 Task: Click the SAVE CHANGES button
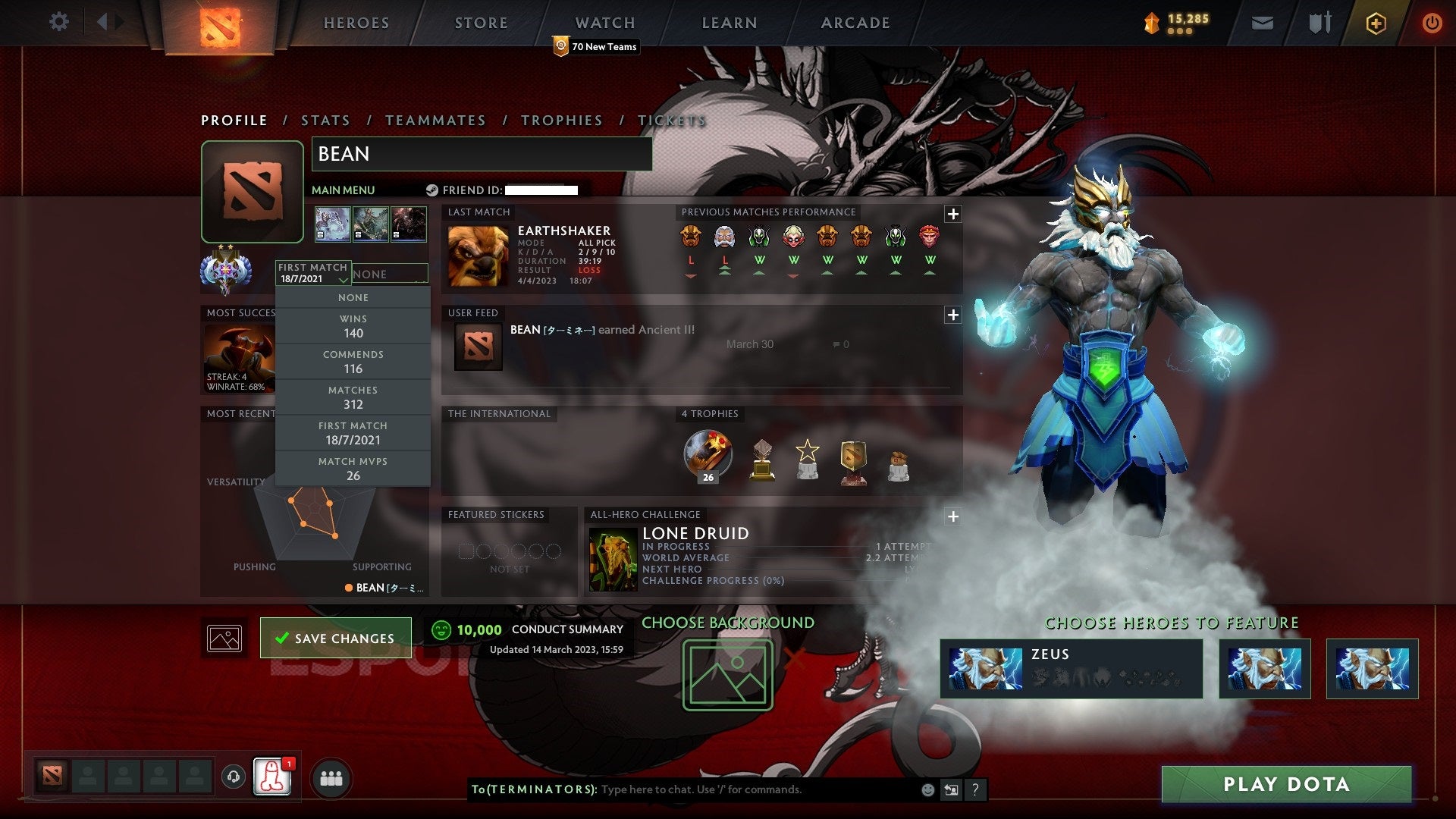coord(334,638)
